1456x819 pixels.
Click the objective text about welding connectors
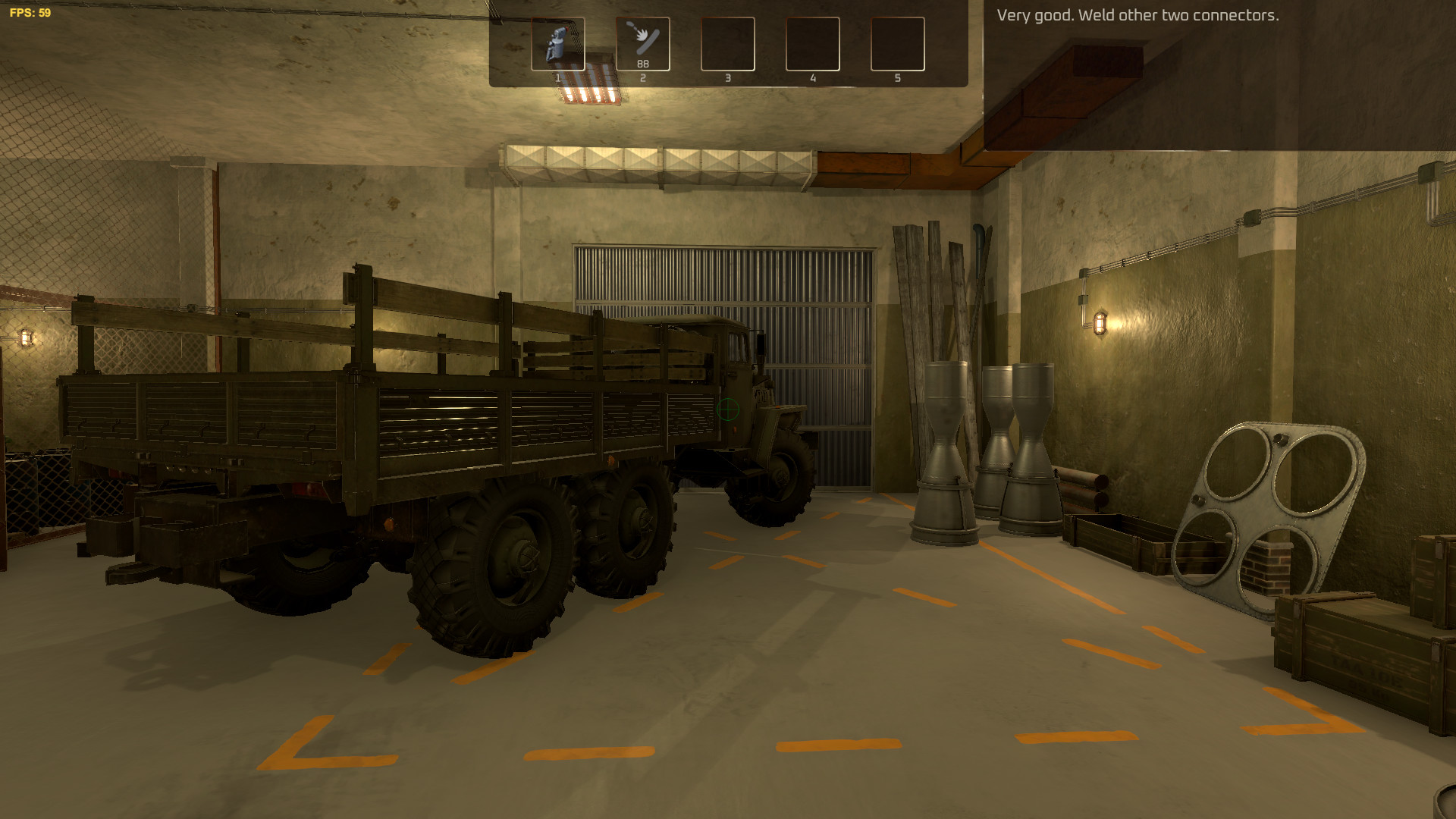(x=1137, y=14)
